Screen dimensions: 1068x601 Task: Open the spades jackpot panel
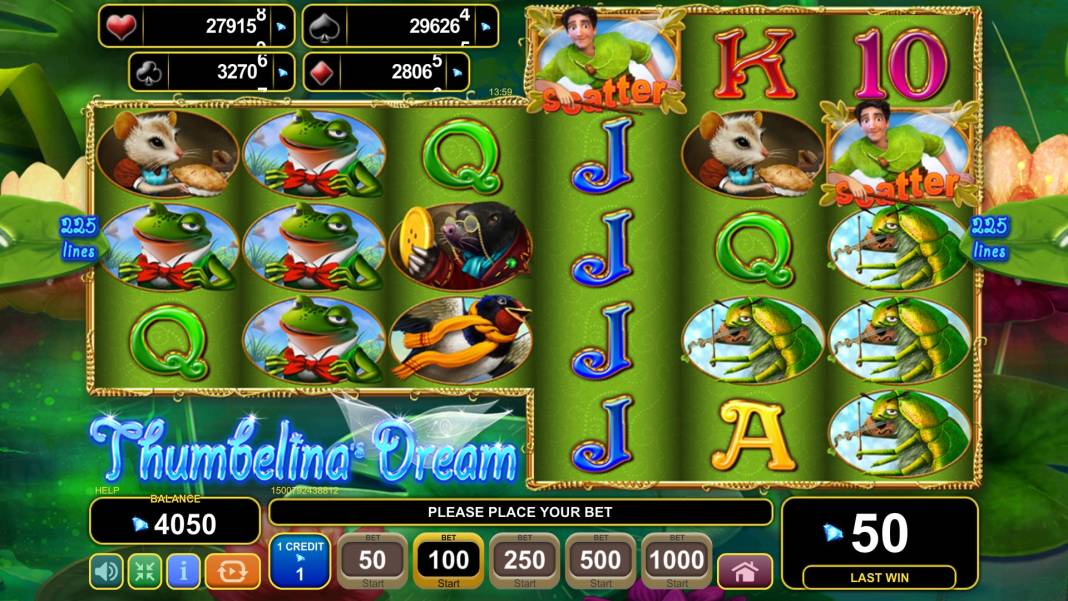[x=400, y=26]
